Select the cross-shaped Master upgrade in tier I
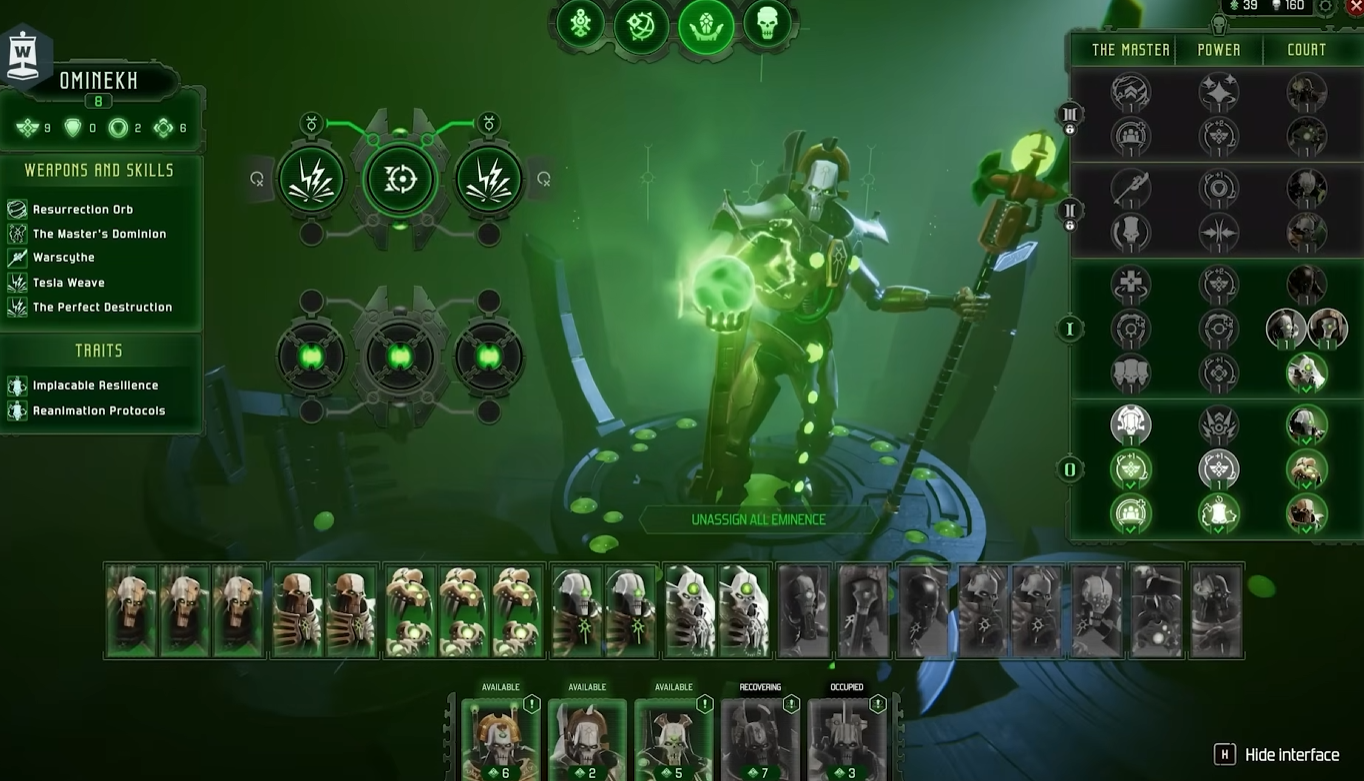 click(x=1131, y=285)
